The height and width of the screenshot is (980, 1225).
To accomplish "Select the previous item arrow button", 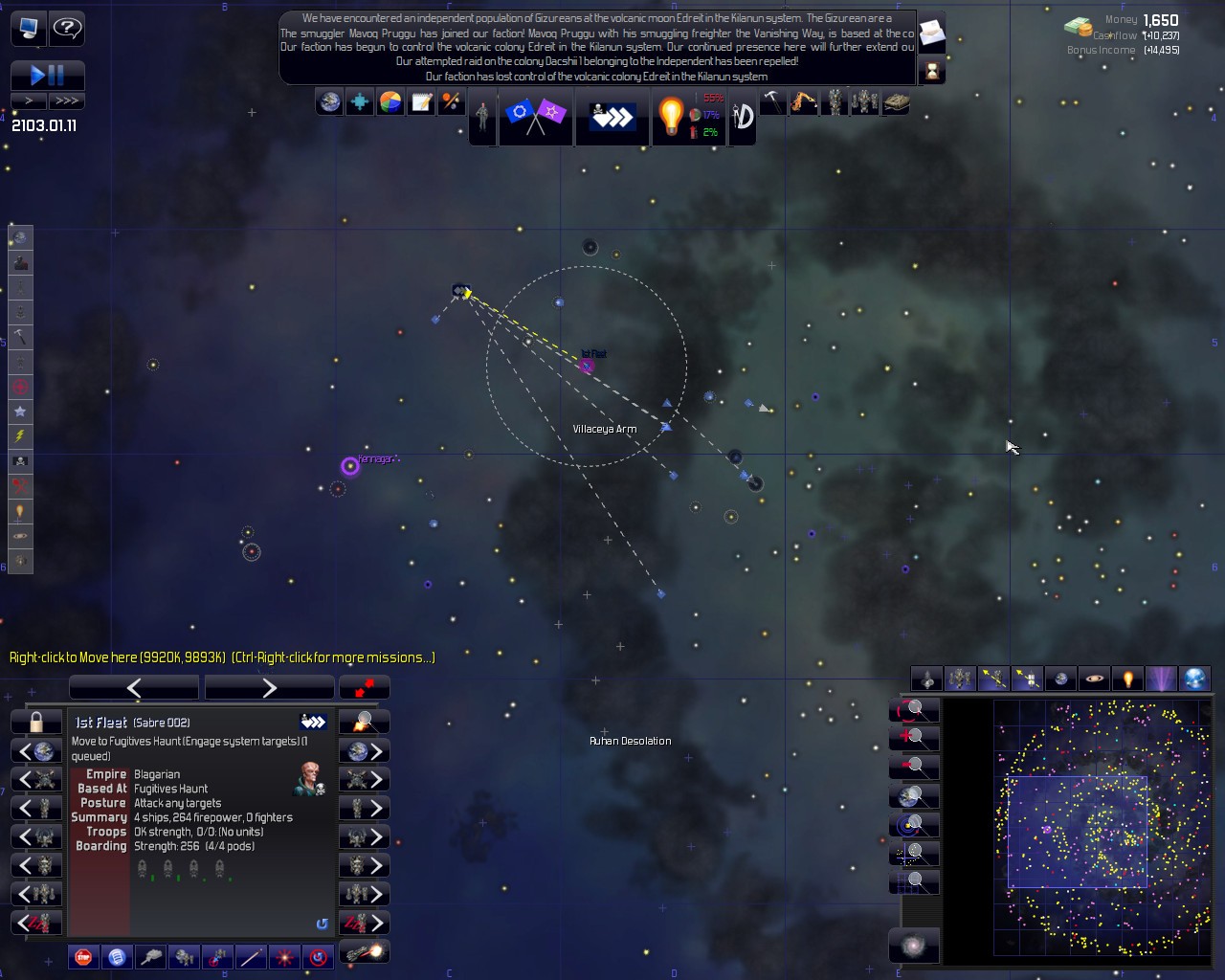I will click(134, 687).
